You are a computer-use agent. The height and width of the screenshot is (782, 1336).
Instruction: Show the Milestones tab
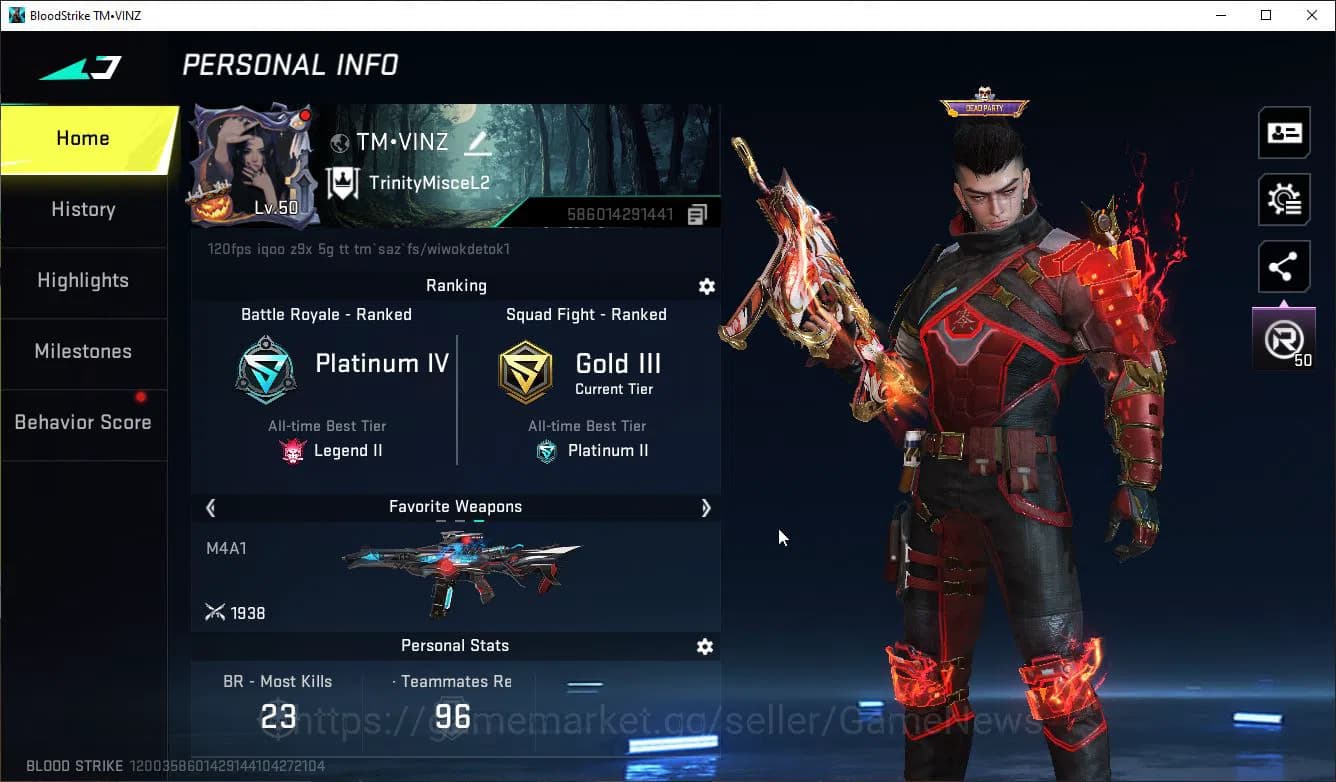click(x=83, y=351)
